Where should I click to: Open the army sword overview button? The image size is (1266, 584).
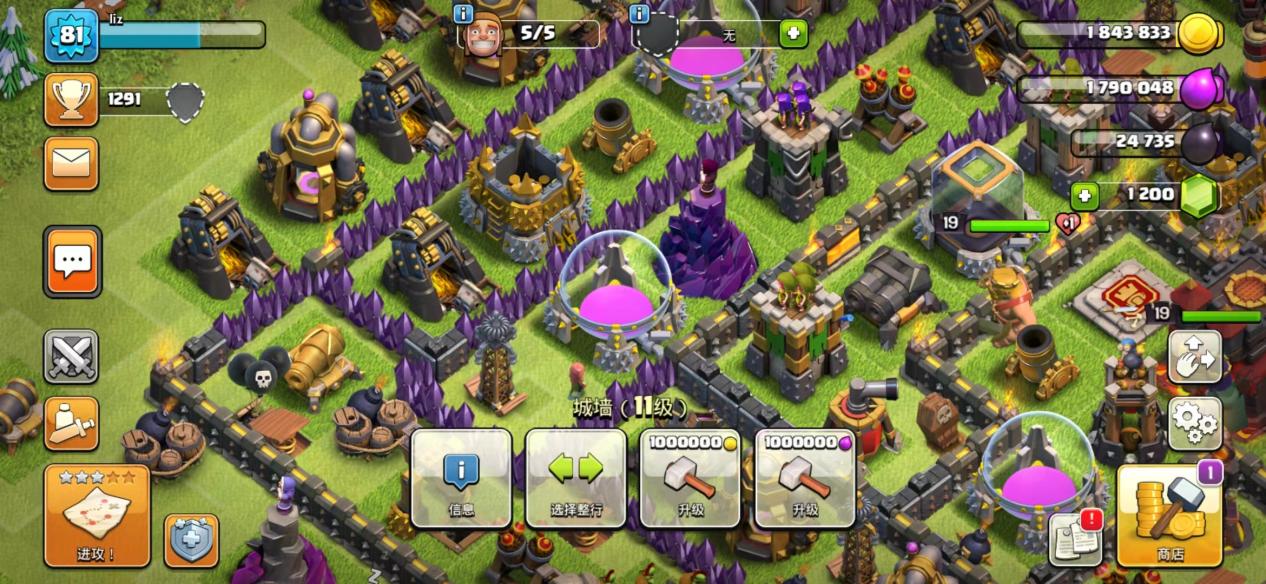(x=71, y=423)
